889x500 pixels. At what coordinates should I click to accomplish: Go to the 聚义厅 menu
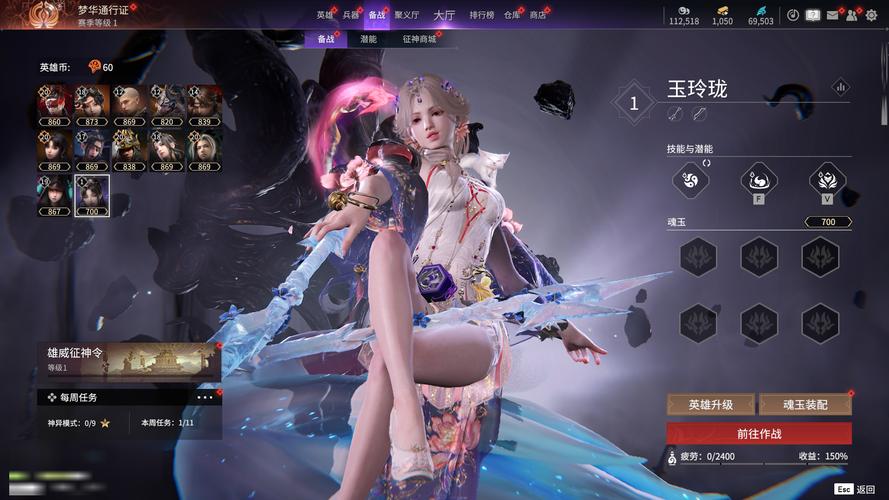click(406, 15)
